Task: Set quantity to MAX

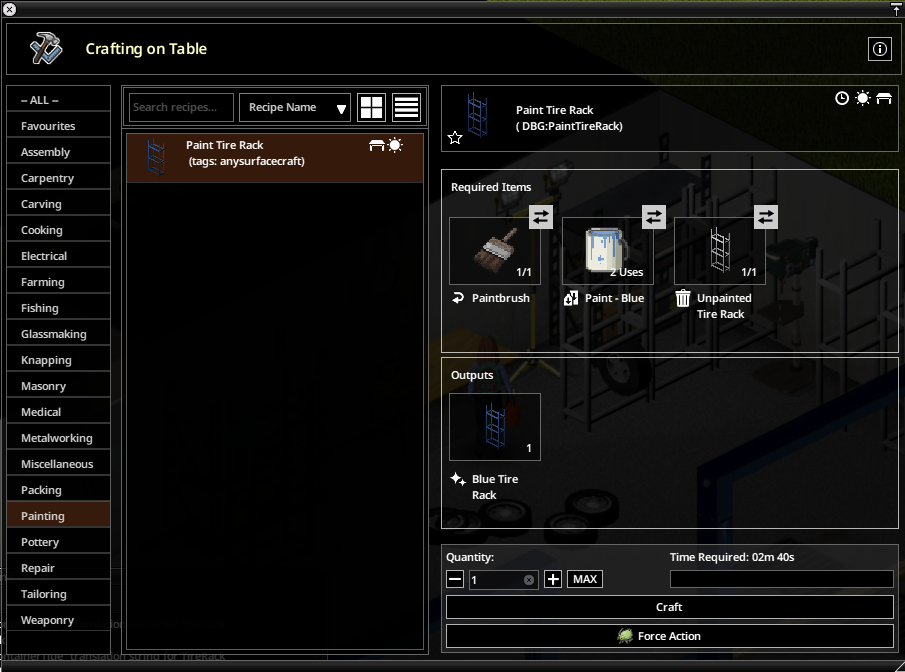Action: pos(585,580)
